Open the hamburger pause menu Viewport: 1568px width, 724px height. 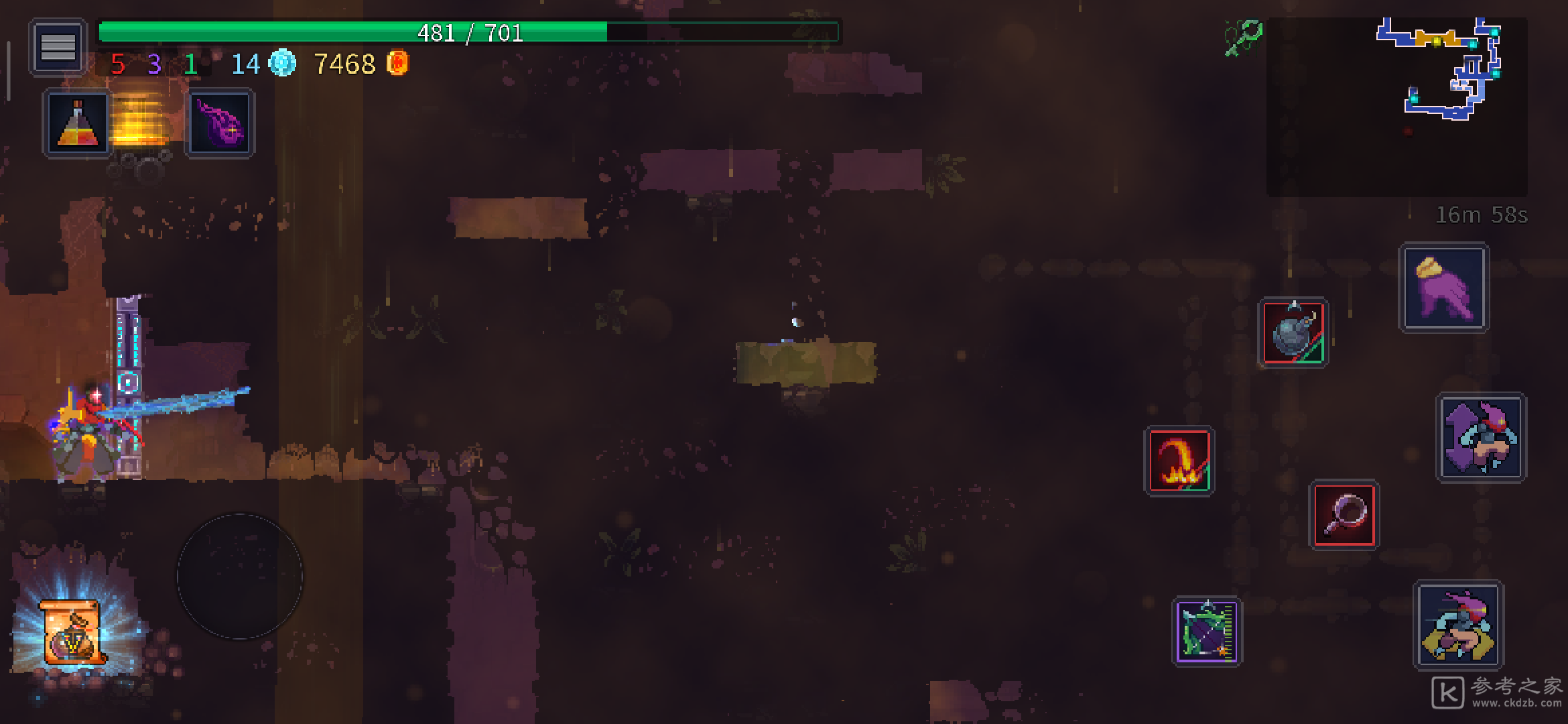(x=58, y=47)
